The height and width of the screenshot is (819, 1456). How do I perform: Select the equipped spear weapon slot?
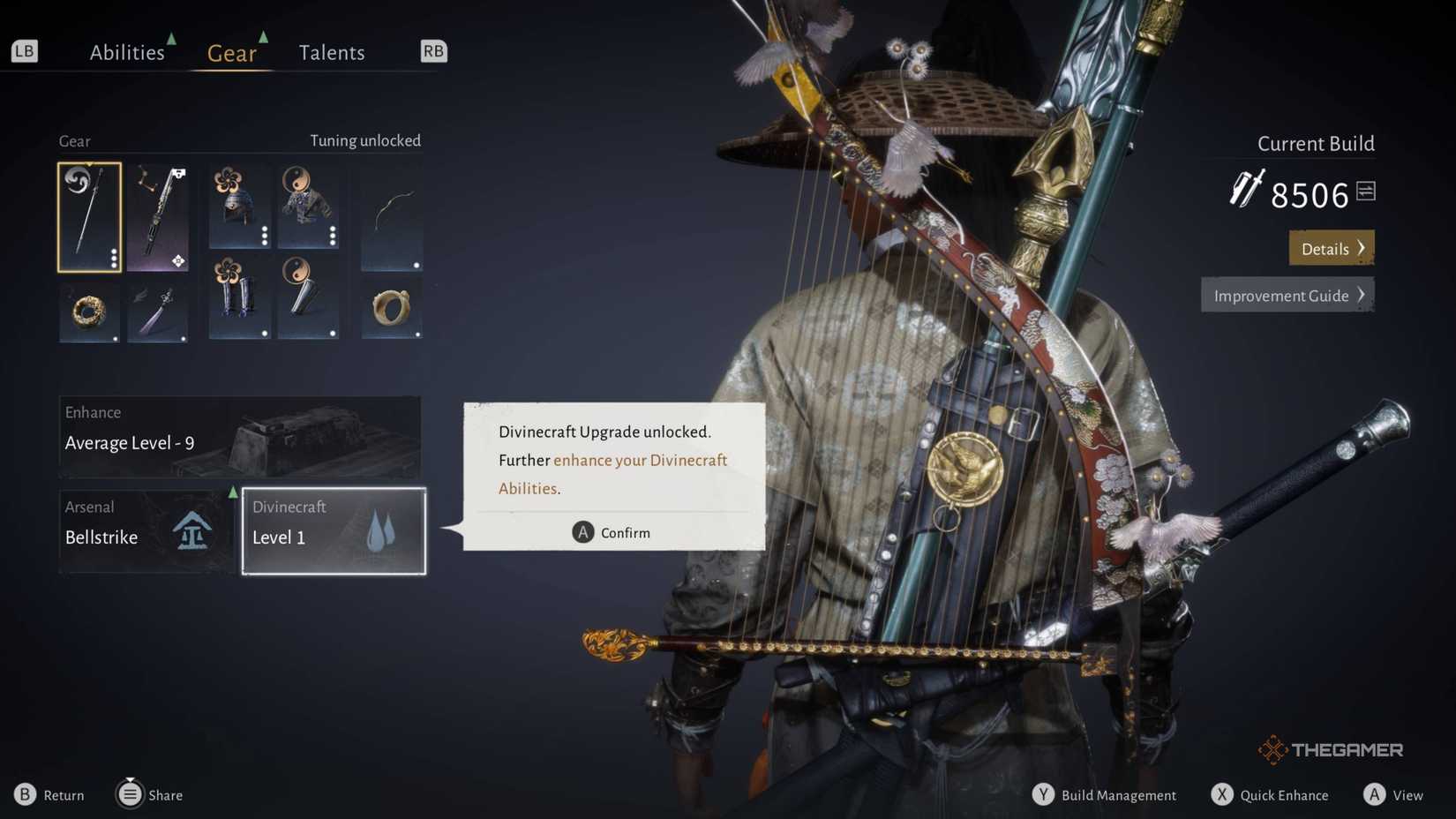pos(90,217)
